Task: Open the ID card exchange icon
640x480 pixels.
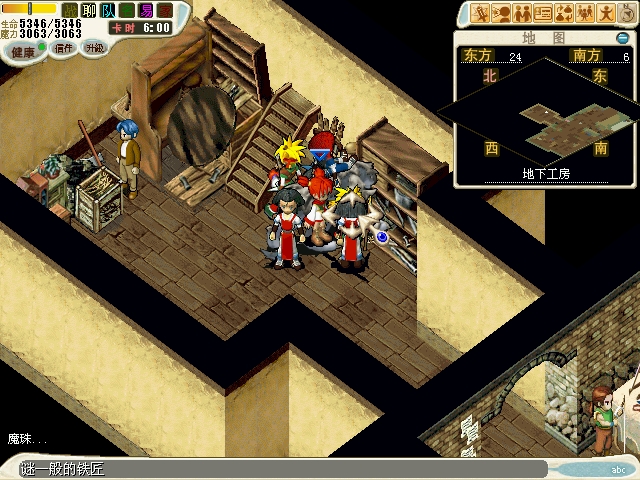Action: pos(543,13)
